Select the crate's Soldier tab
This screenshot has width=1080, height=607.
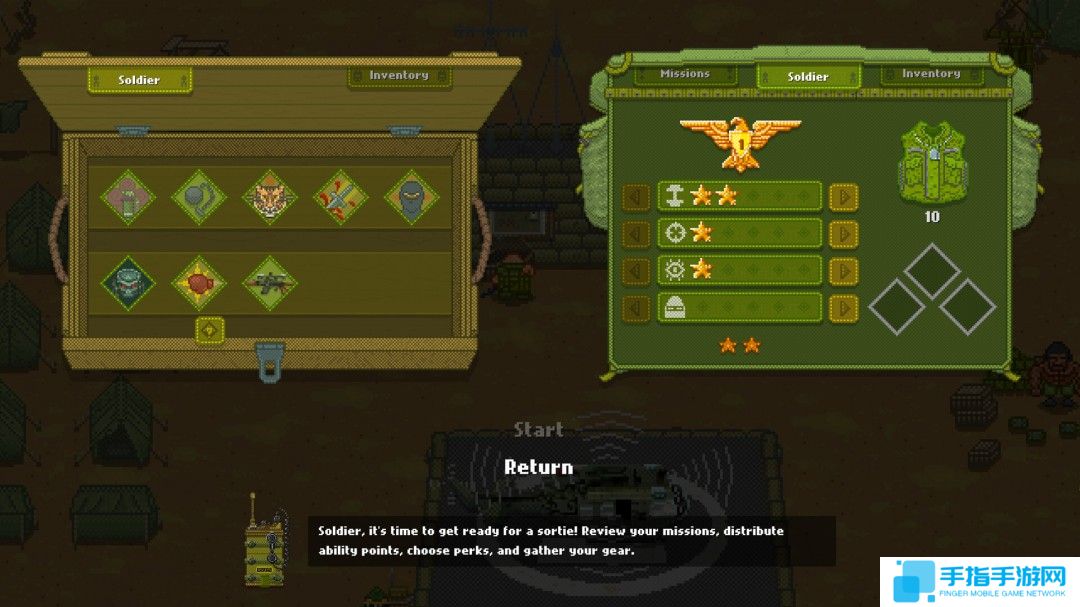(x=139, y=80)
